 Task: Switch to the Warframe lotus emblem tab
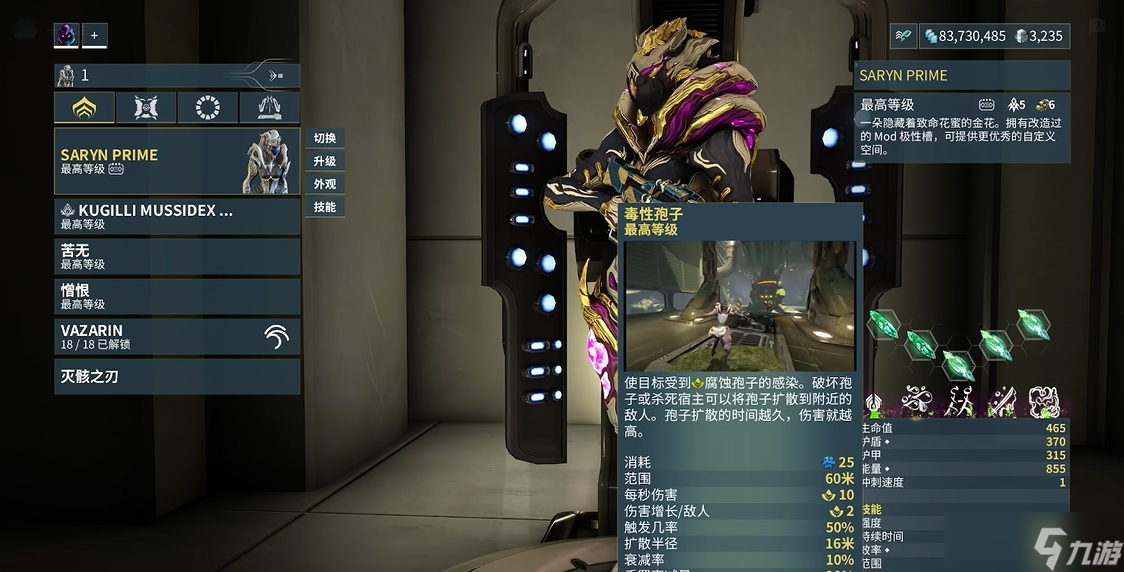84,108
